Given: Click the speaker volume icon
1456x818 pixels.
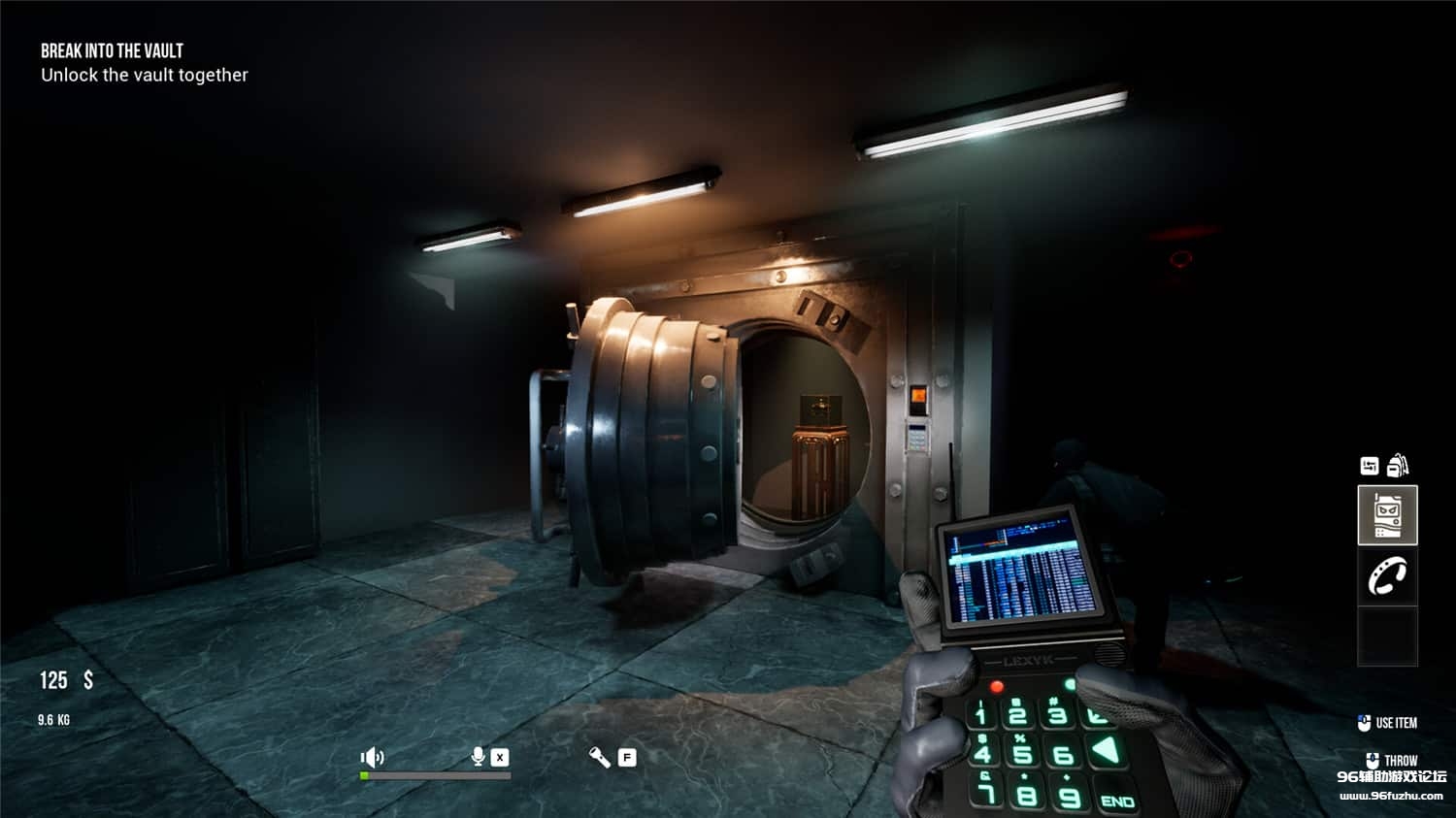Looking at the screenshot, I should coord(372,757).
